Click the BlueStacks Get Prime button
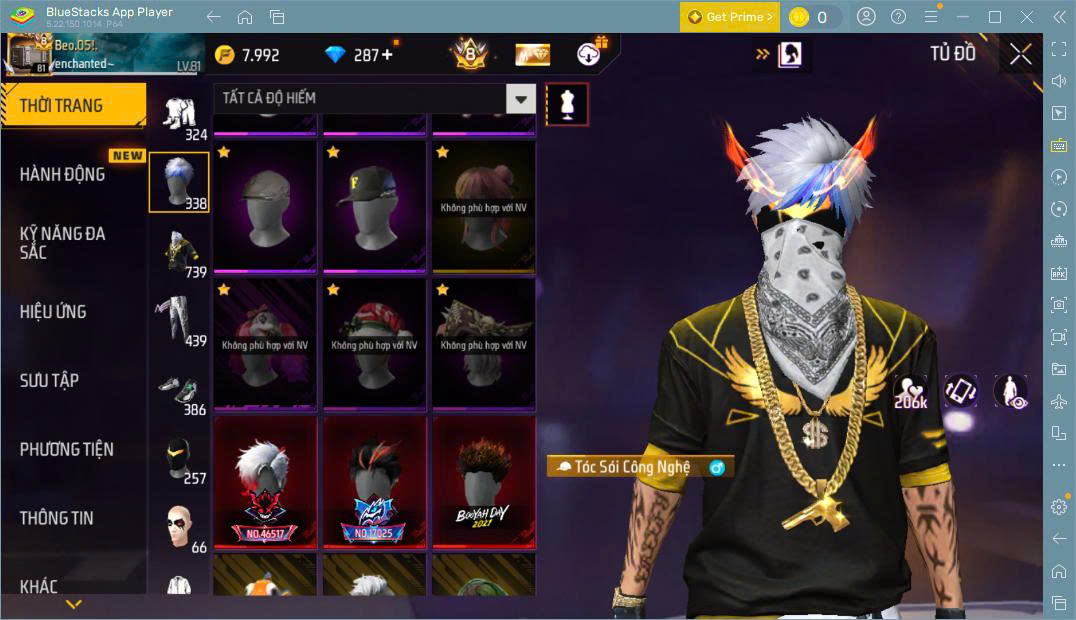The width and height of the screenshot is (1076, 620). (729, 17)
